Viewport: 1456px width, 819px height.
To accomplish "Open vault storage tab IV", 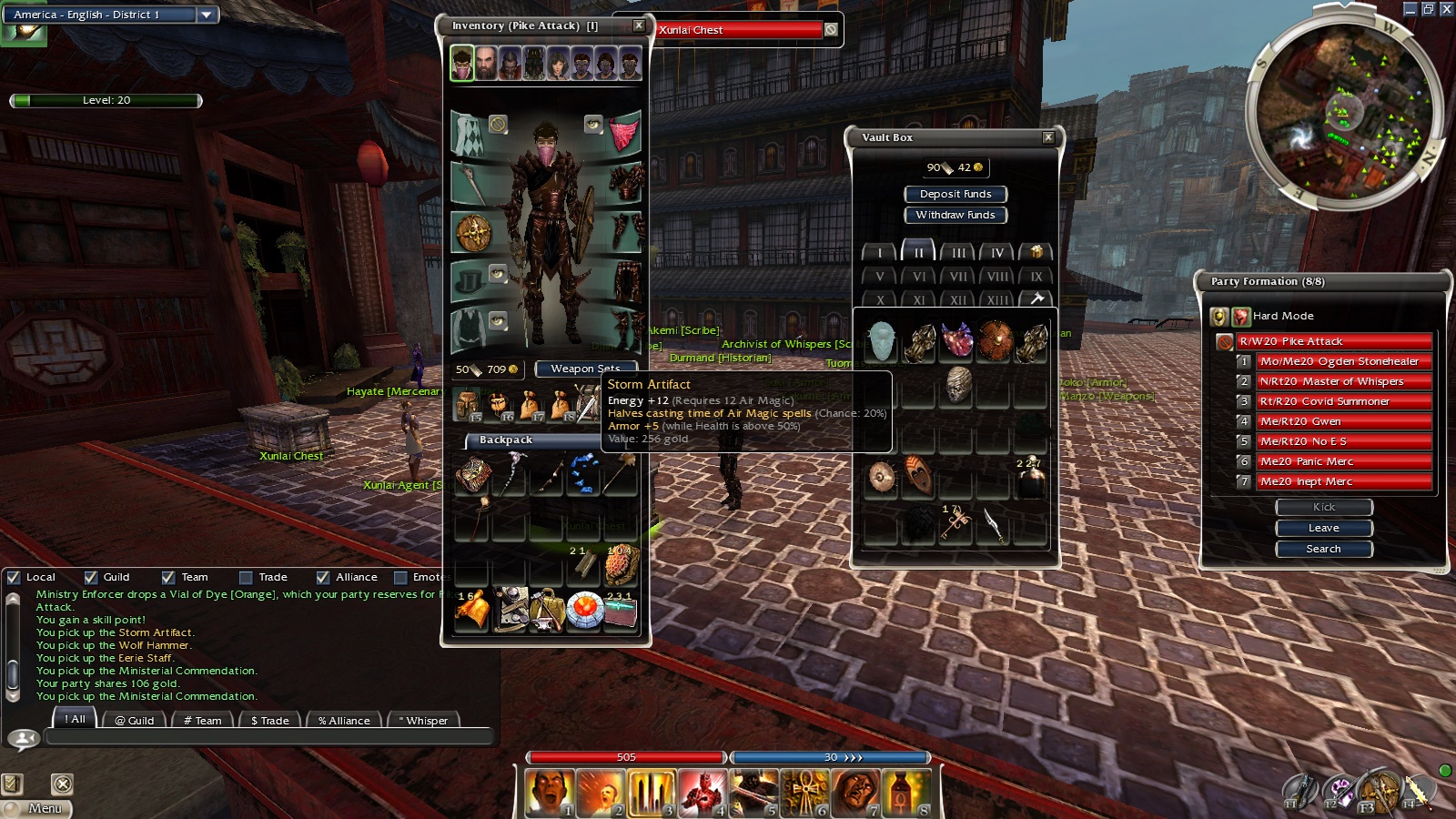I will (997, 253).
